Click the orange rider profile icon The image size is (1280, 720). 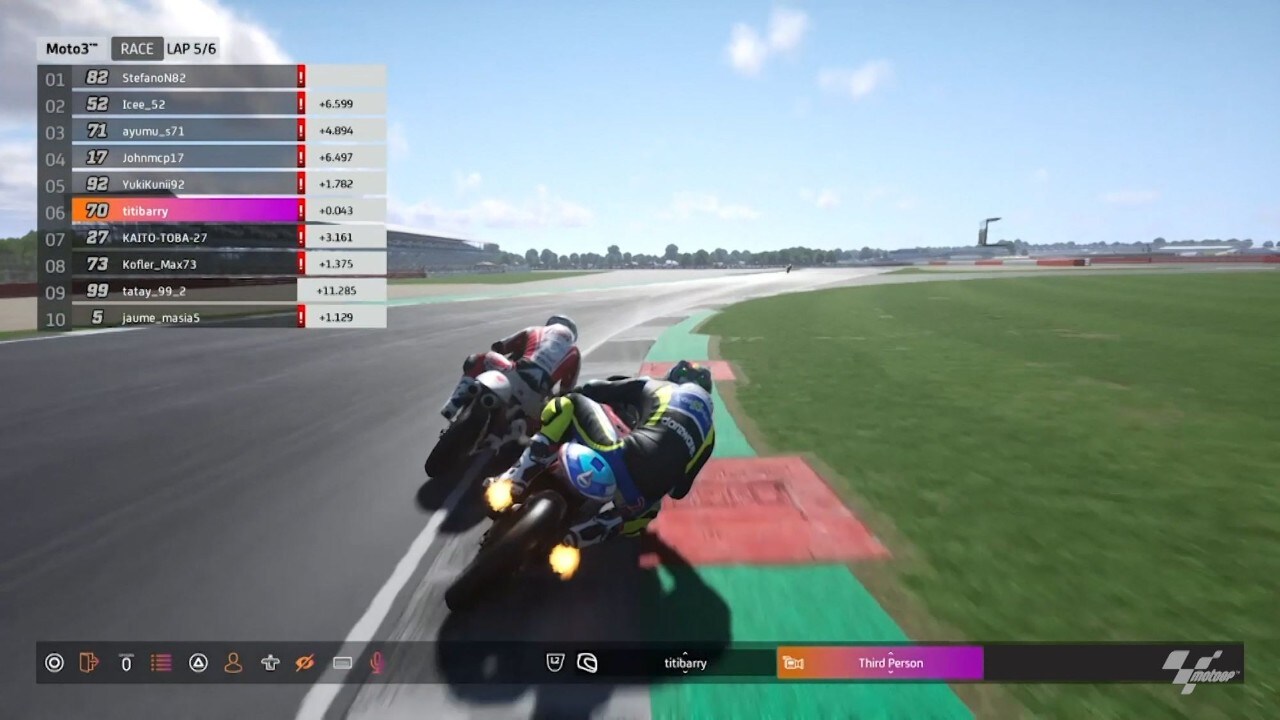[233, 663]
